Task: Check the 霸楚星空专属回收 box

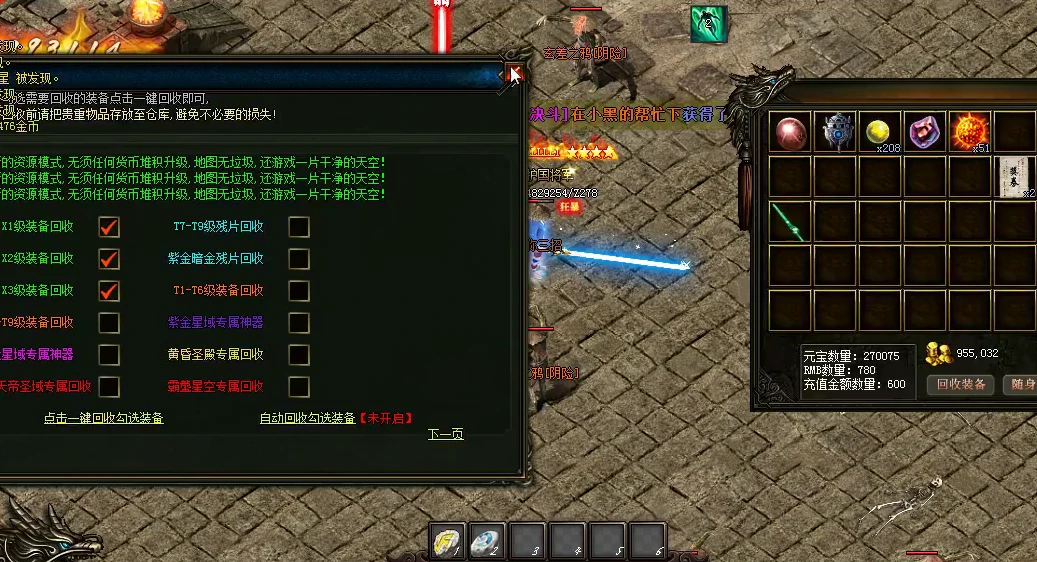Action: click(x=299, y=386)
